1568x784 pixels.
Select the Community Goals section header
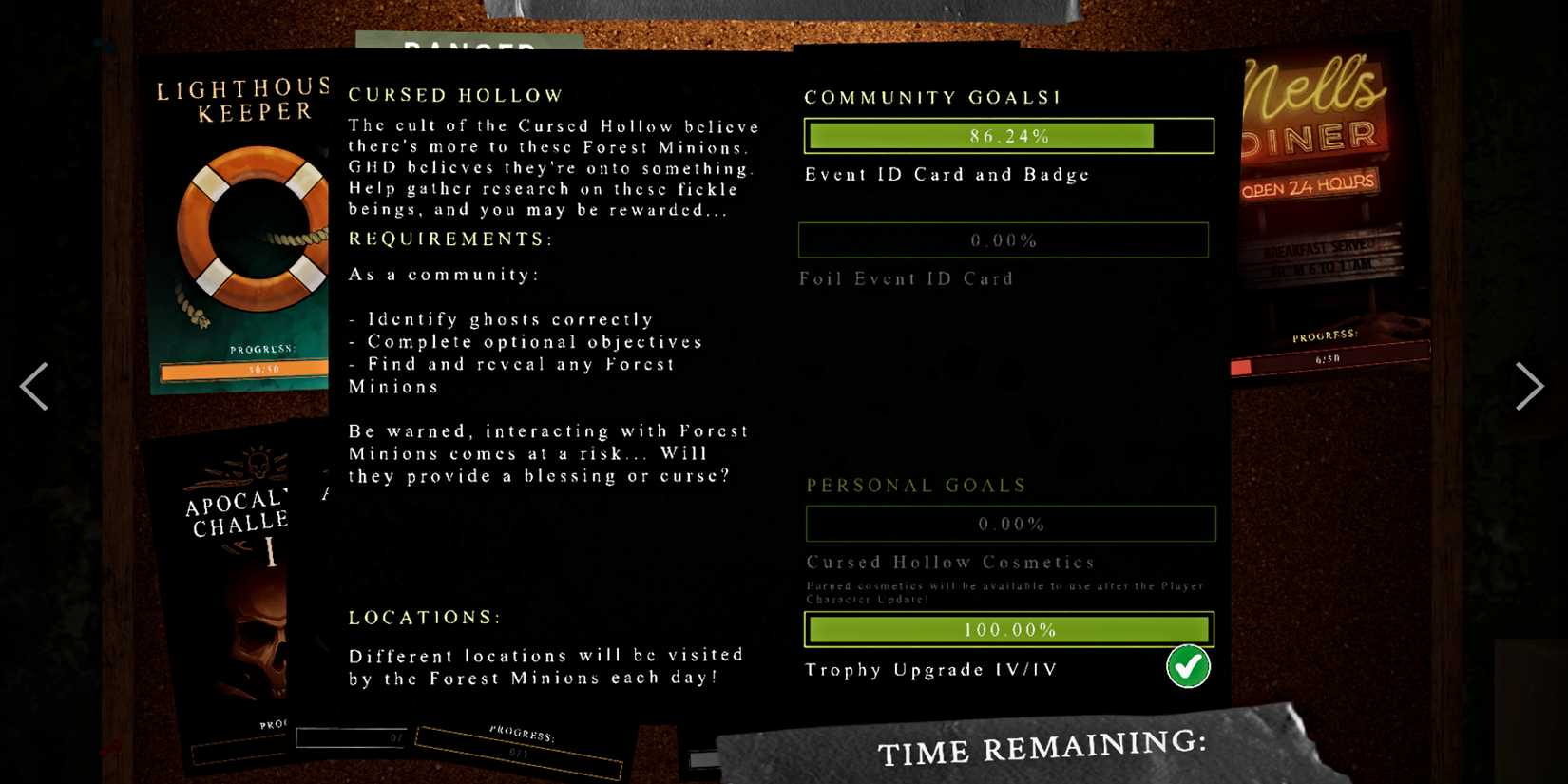coord(931,97)
